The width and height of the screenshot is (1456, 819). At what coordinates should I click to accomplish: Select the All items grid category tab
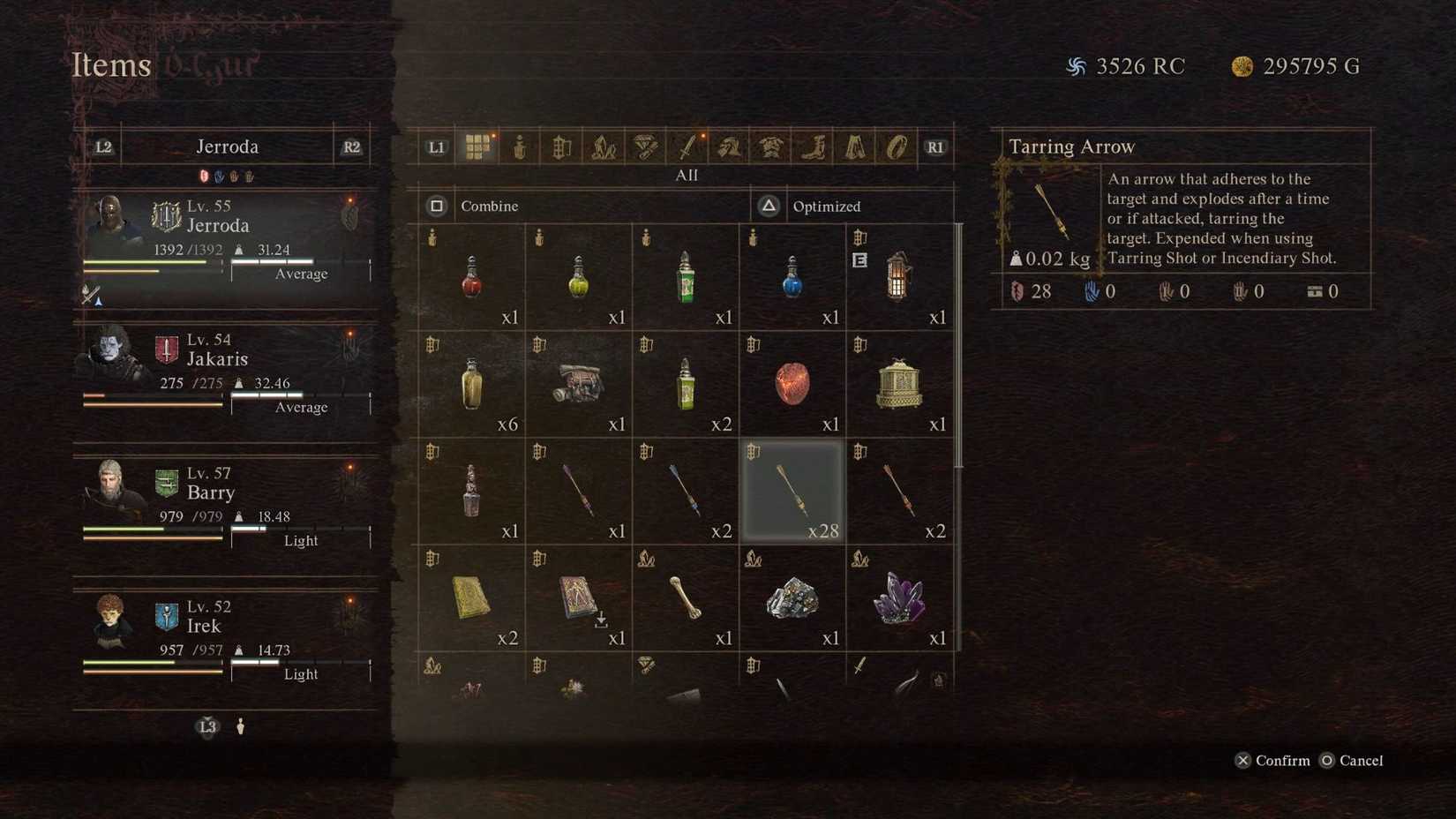(x=479, y=147)
